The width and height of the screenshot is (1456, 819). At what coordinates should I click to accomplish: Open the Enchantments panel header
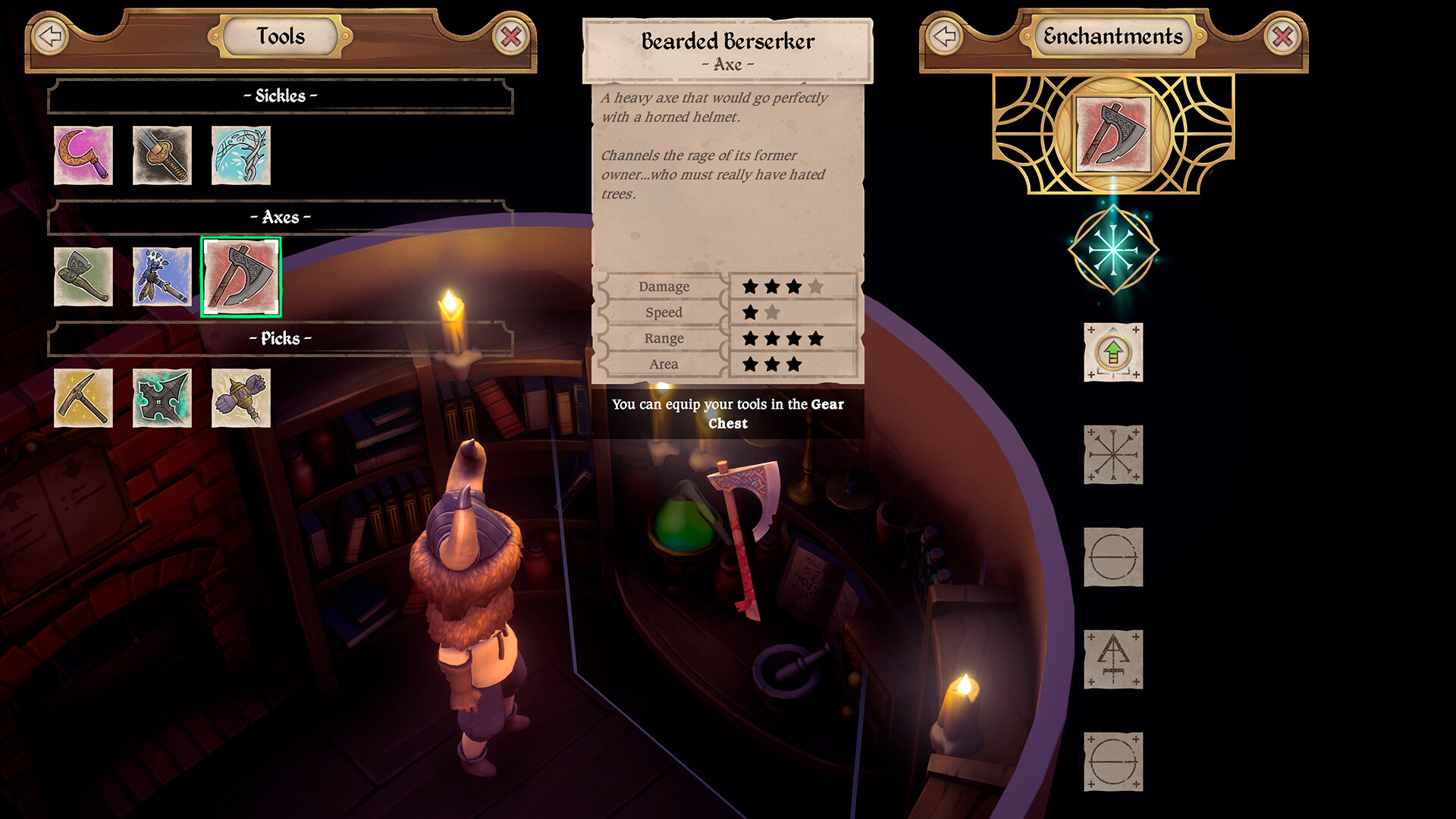pyautogui.click(x=1113, y=35)
